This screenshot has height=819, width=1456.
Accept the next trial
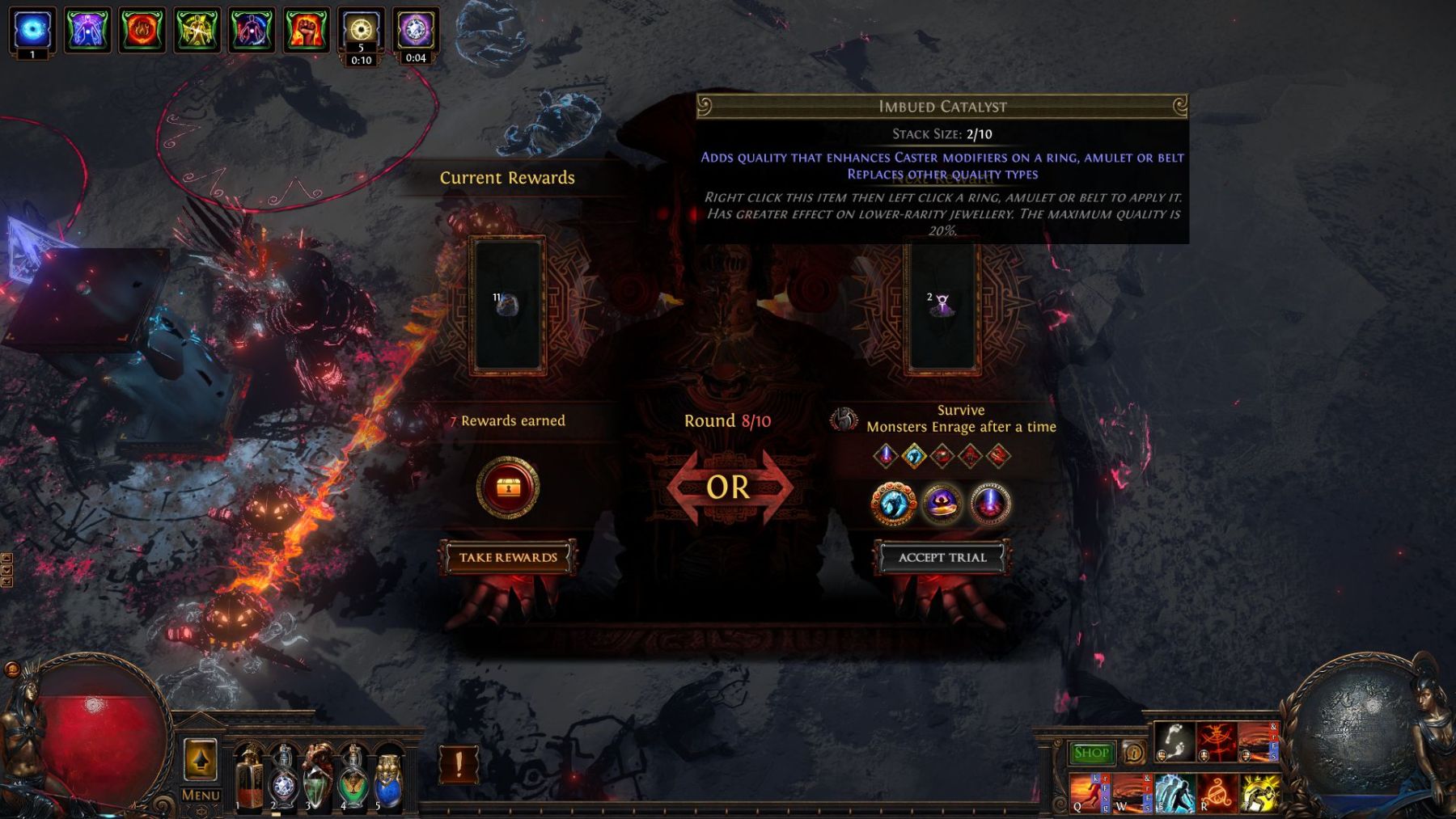942,557
